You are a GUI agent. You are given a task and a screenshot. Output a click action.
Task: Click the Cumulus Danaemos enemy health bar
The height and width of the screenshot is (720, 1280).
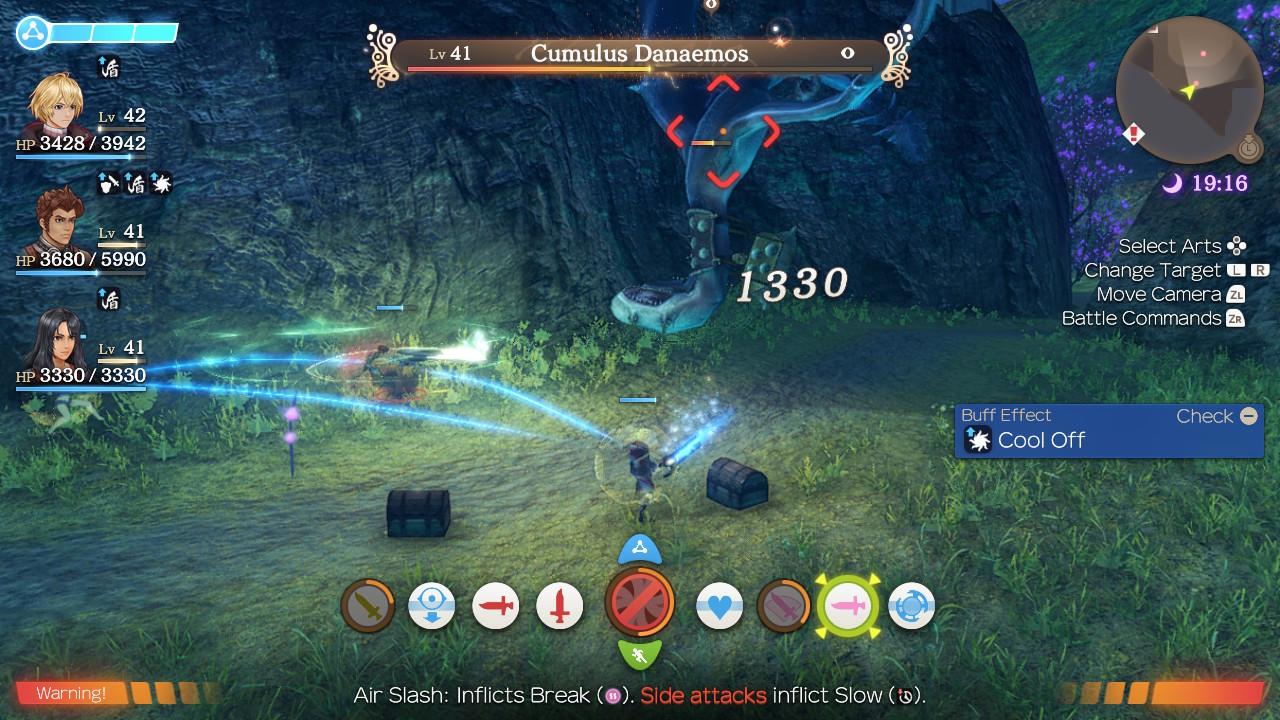(628, 54)
